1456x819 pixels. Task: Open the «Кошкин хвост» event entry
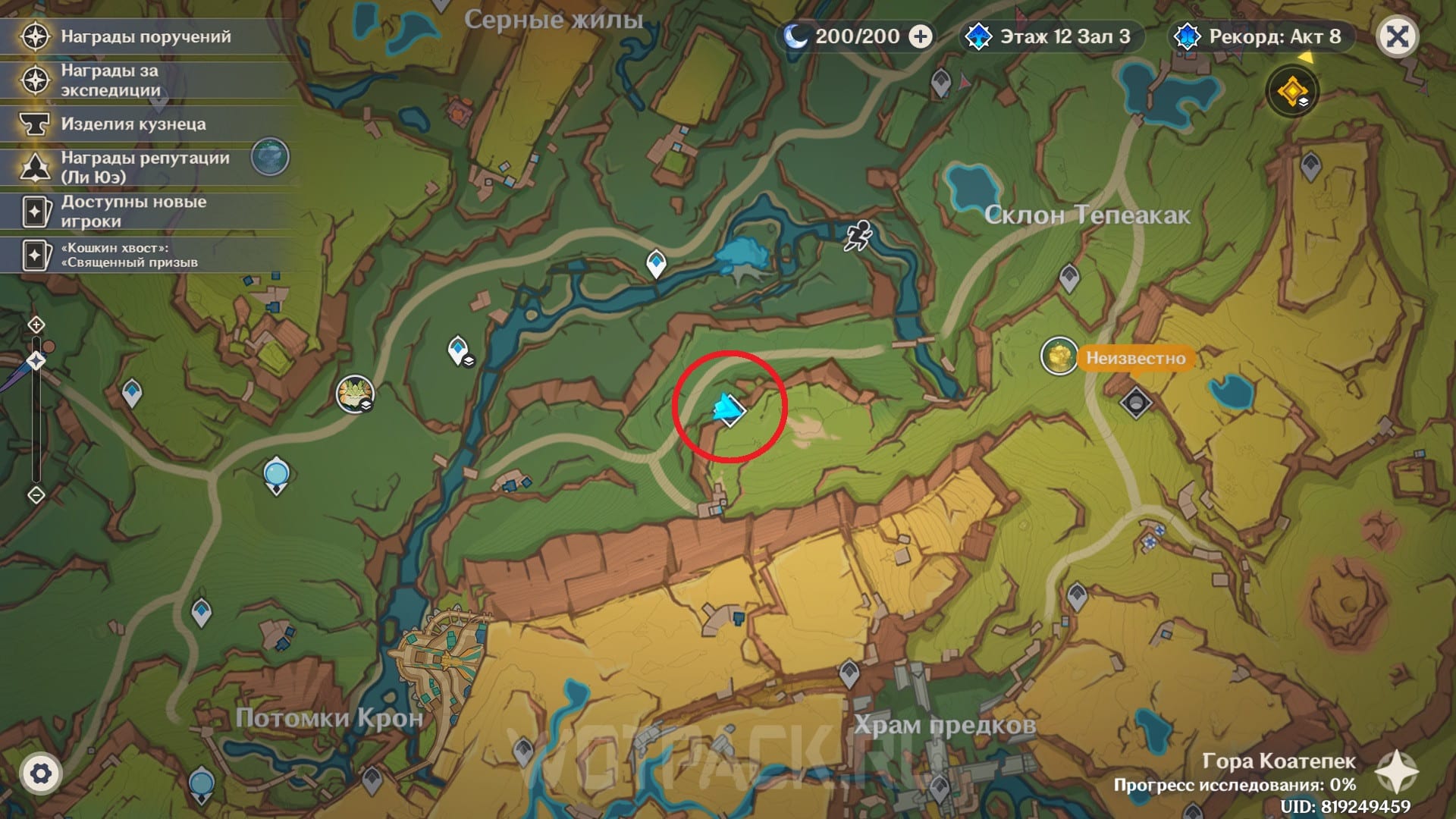(x=129, y=255)
